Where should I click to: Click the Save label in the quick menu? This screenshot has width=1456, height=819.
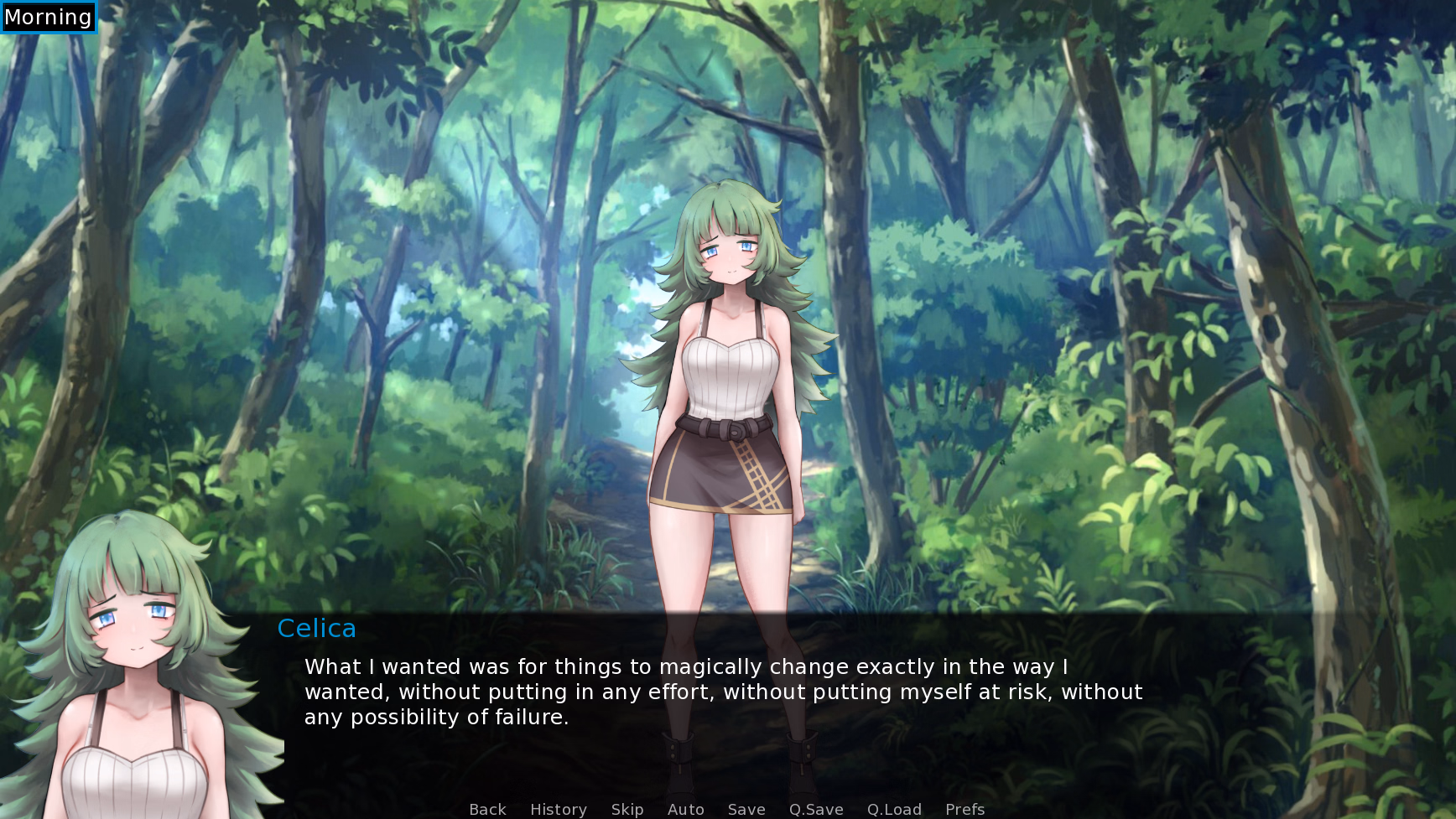tap(746, 808)
